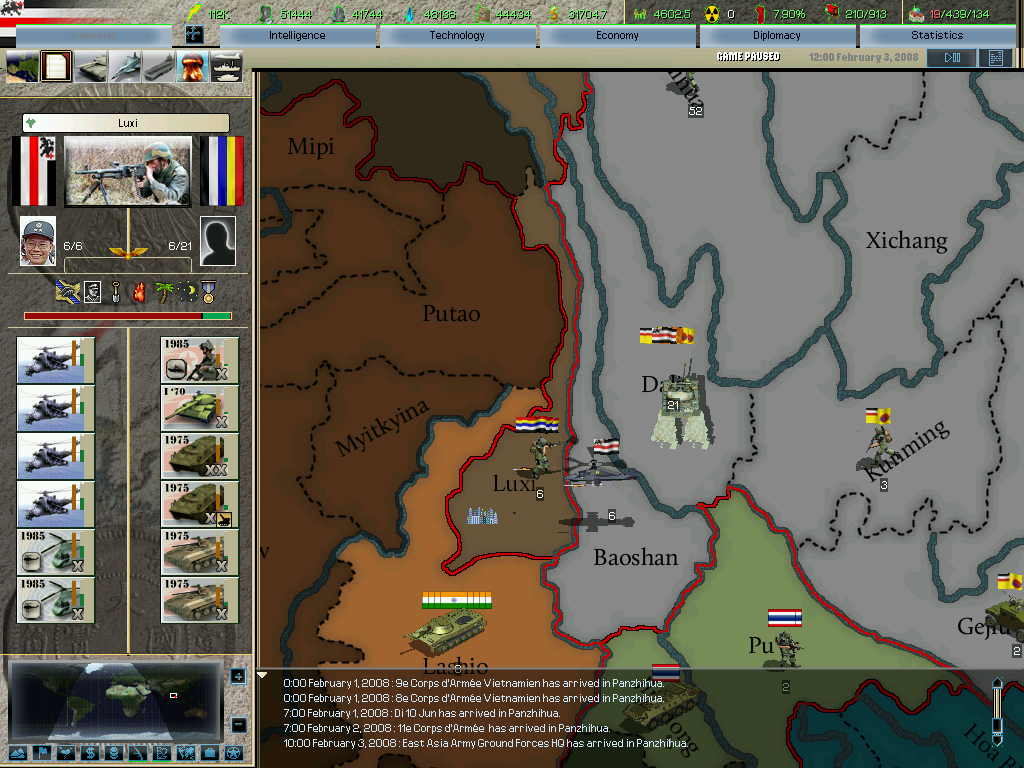Switch to the Economy tab

coord(617,35)
